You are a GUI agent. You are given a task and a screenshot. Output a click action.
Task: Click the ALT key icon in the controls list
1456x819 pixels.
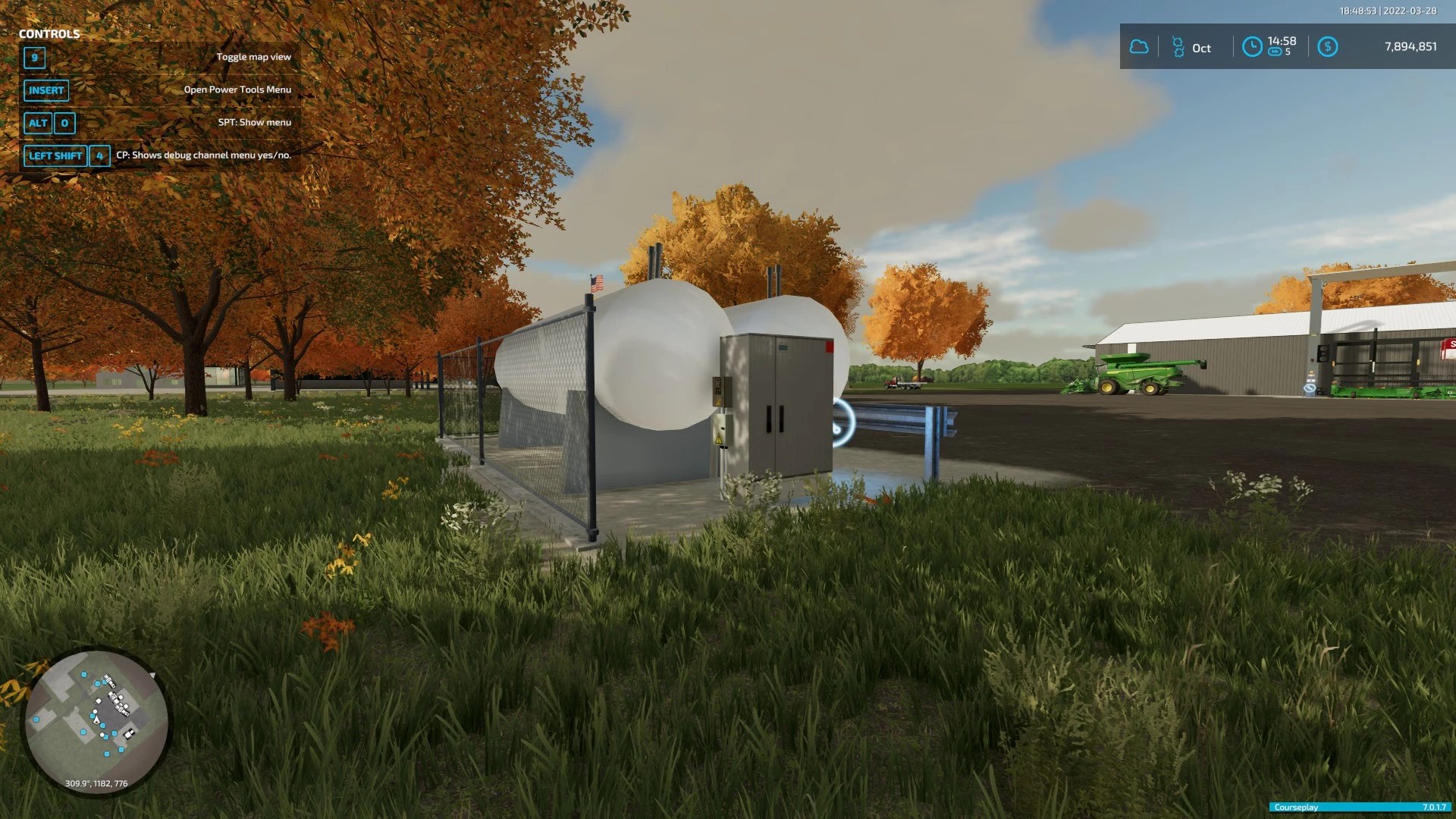[38, 123]
